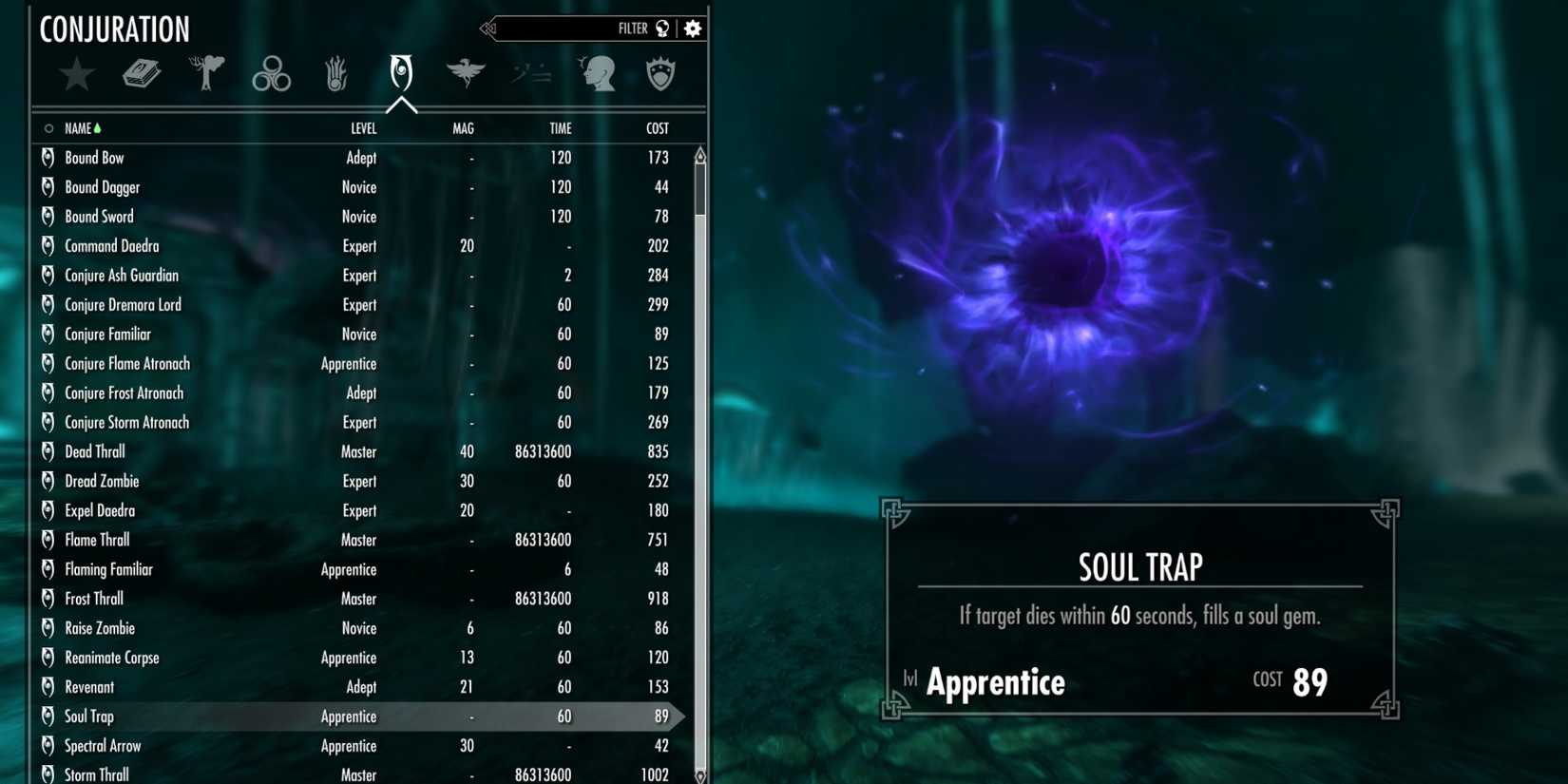Open the Restoration phoenix icon
Image resolution: width=1568 pixels, height=784 pixels.
coord(465,74)
